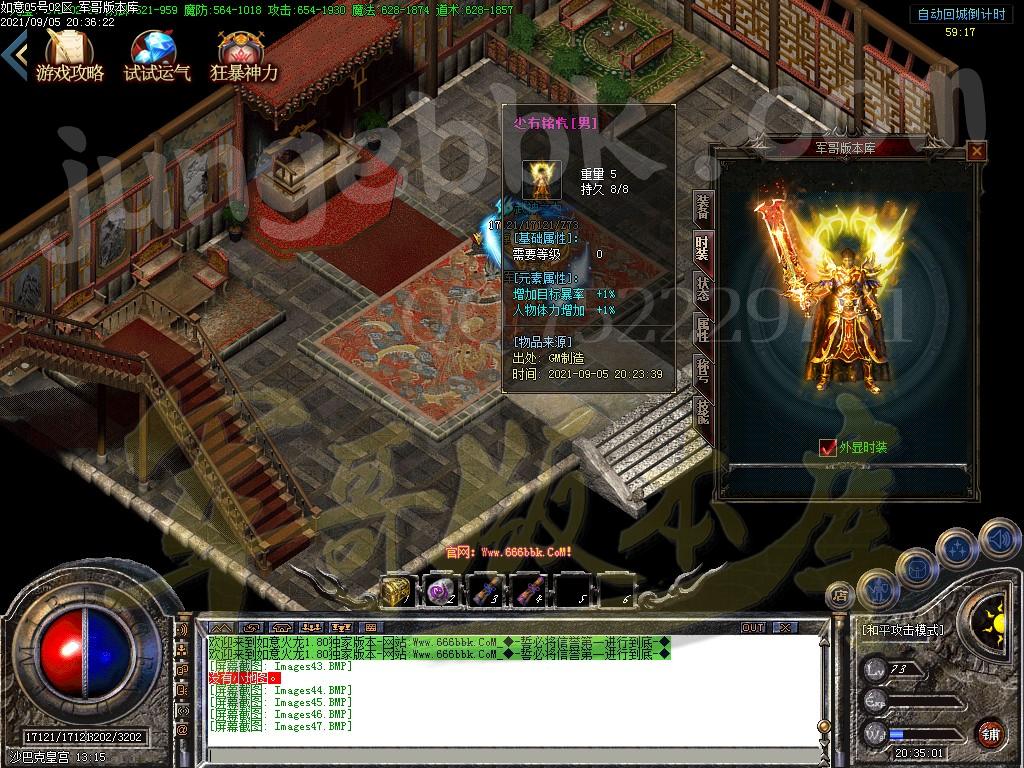Click the 试试运气 diamond icon
The width and height of the screenshot is (1024, 768).
tap(156, 56)
